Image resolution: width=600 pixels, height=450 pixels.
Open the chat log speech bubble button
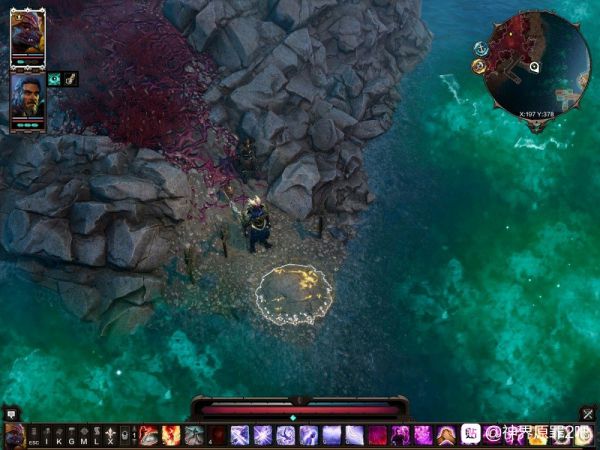click(x=11, y=412)
